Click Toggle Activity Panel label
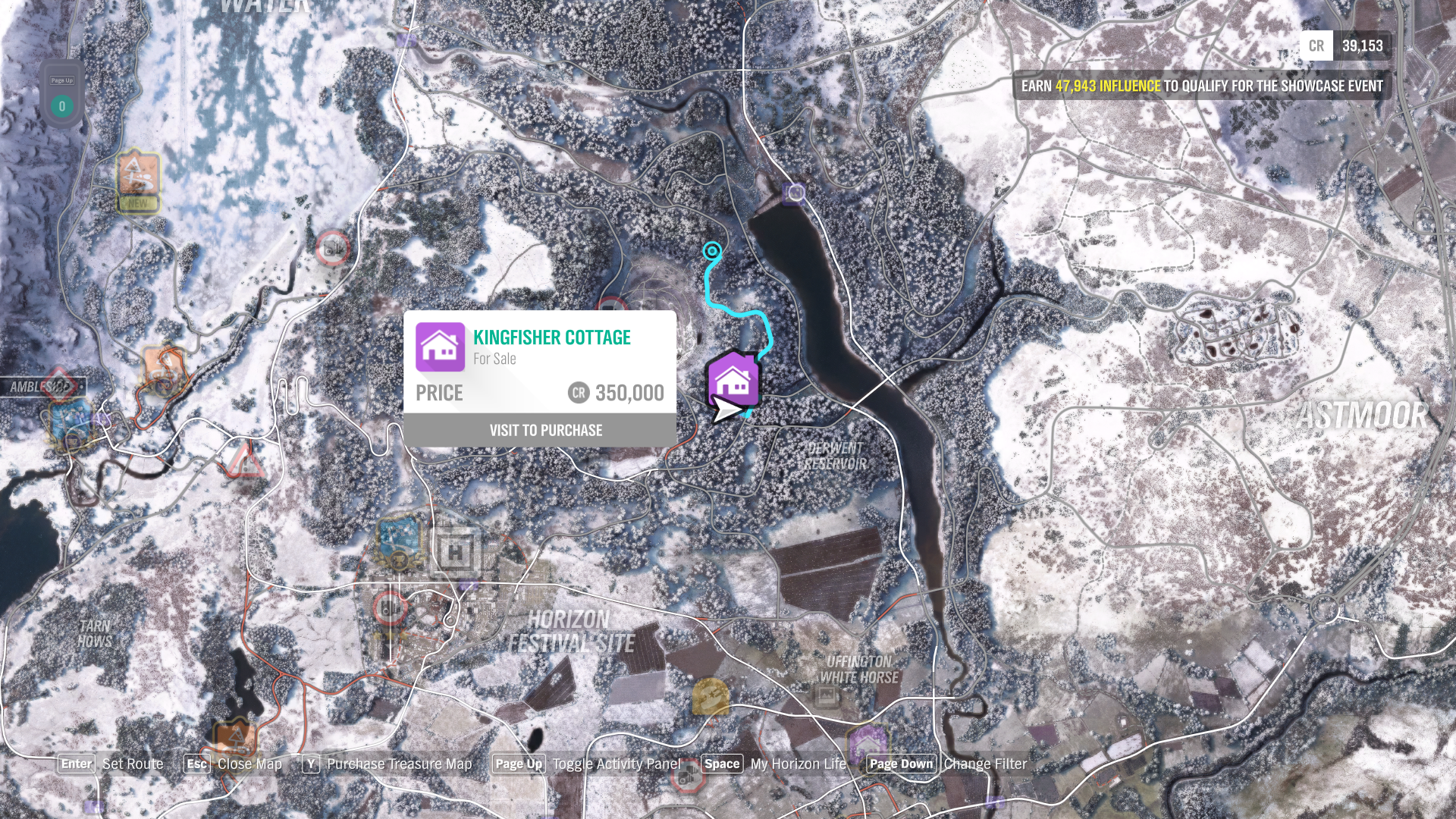 coord(617,764)
